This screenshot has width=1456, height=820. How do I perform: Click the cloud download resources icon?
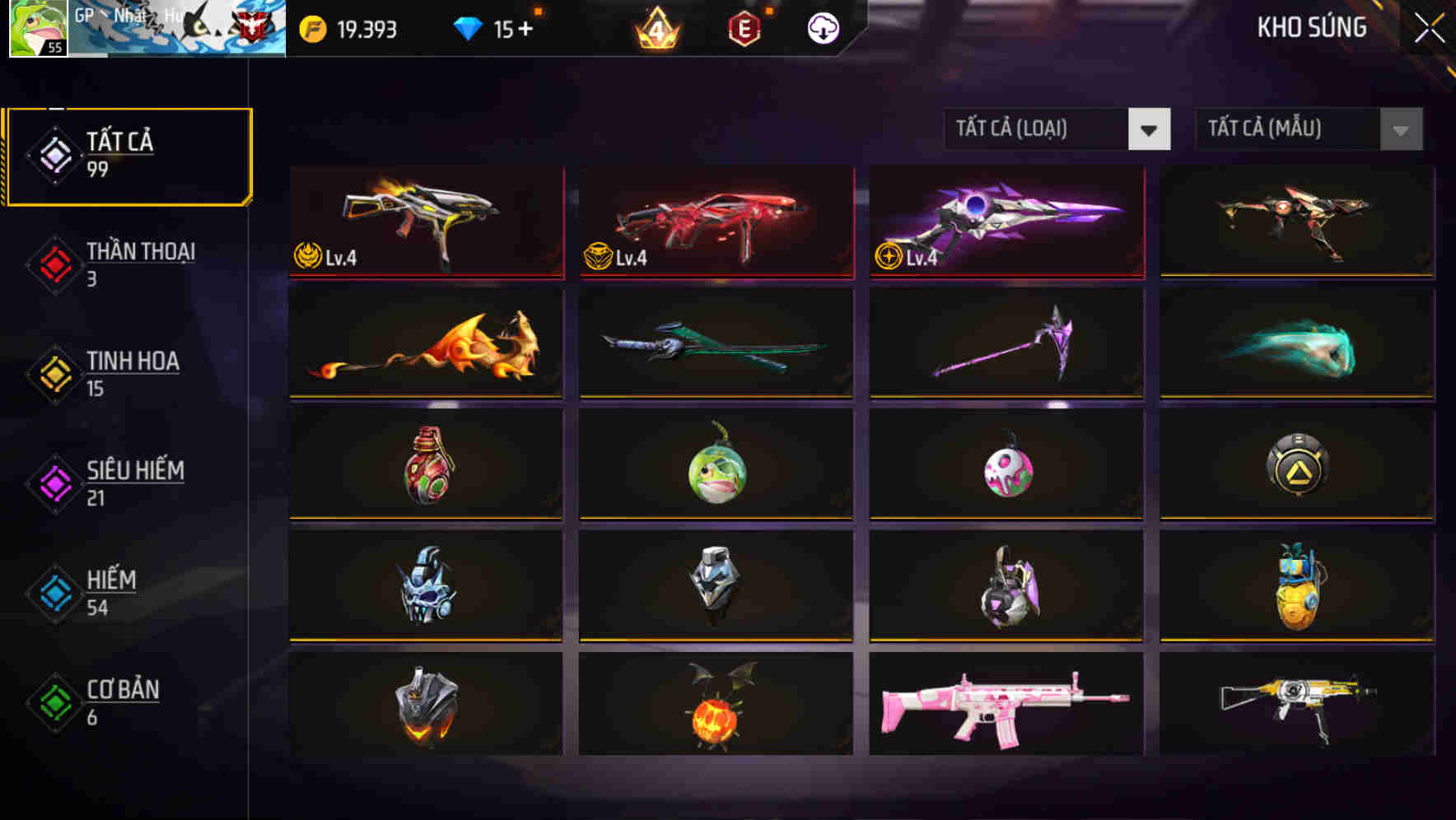coord(822,27)
